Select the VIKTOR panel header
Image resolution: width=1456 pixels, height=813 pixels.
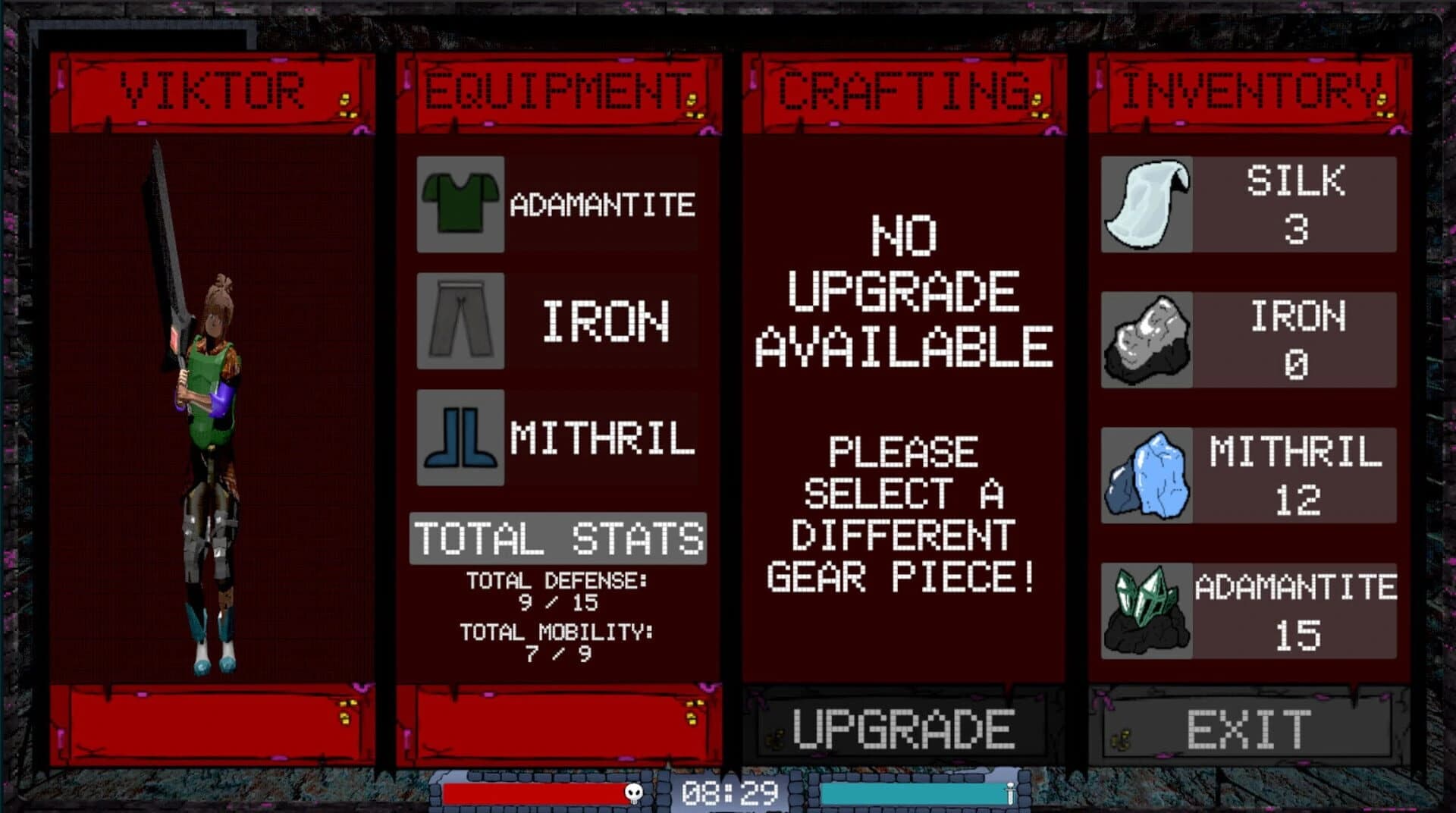point(216,89)
